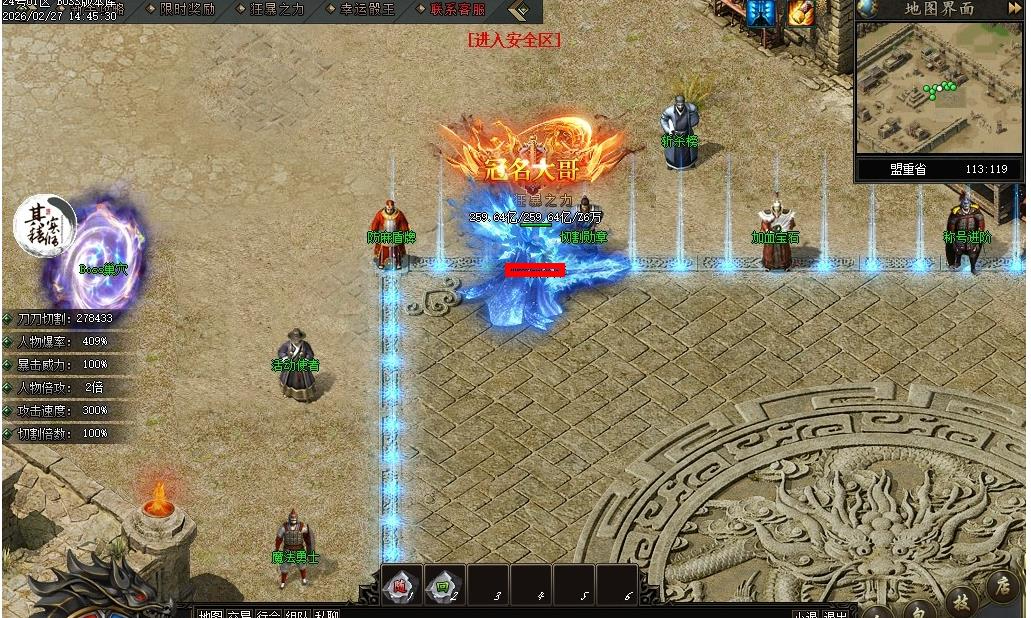Click the orange fist skill icon

click(x=801, y=13)
